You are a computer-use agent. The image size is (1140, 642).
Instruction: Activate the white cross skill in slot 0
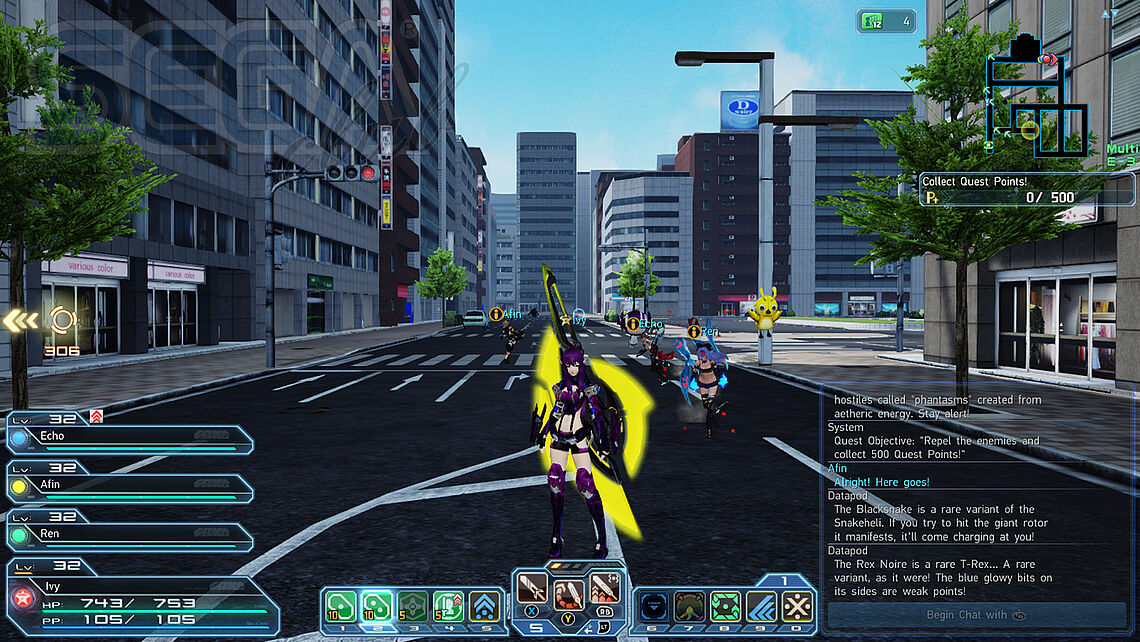pyautogui.click(x=797, y=607)
